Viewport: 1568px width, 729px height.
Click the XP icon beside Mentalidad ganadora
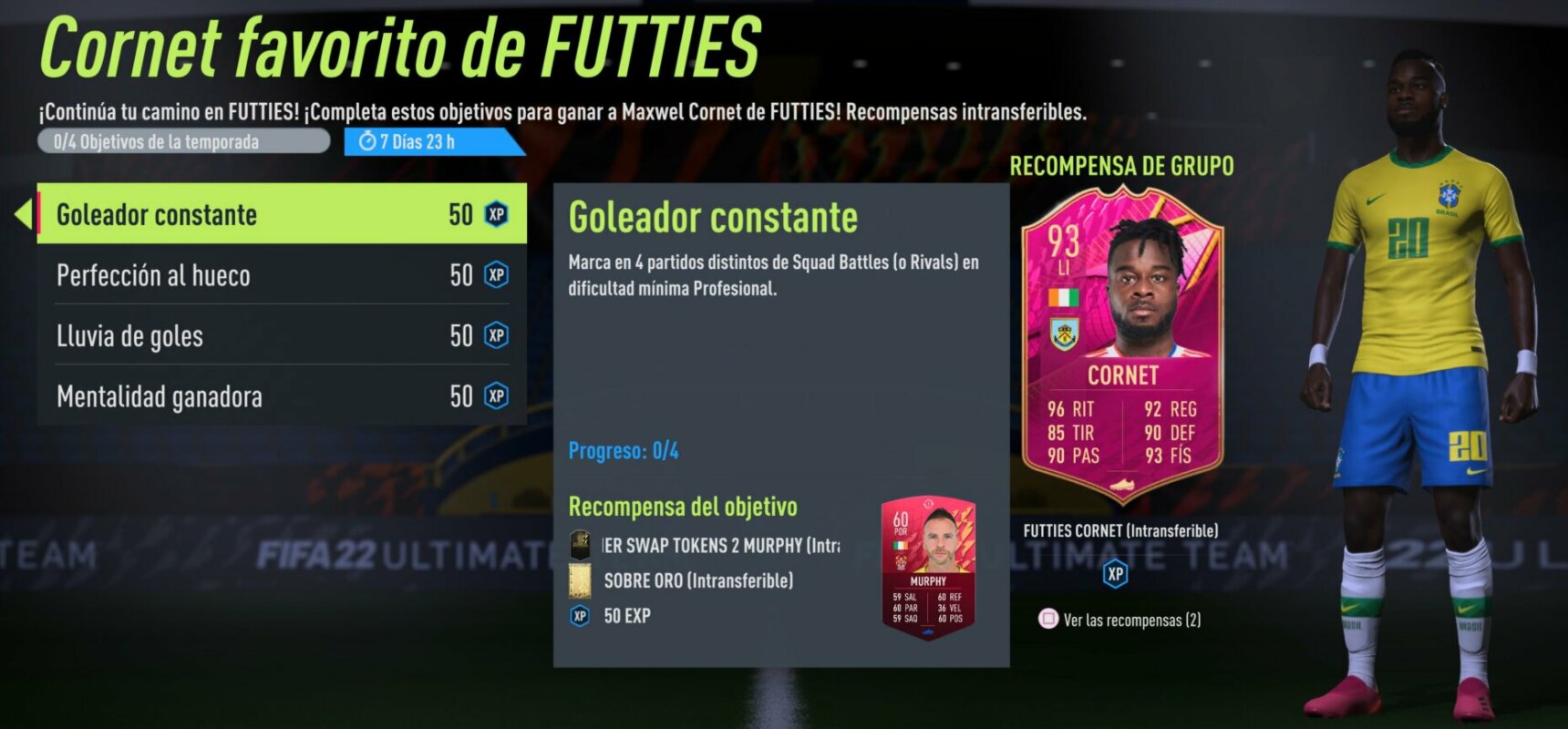coord(494,396)
